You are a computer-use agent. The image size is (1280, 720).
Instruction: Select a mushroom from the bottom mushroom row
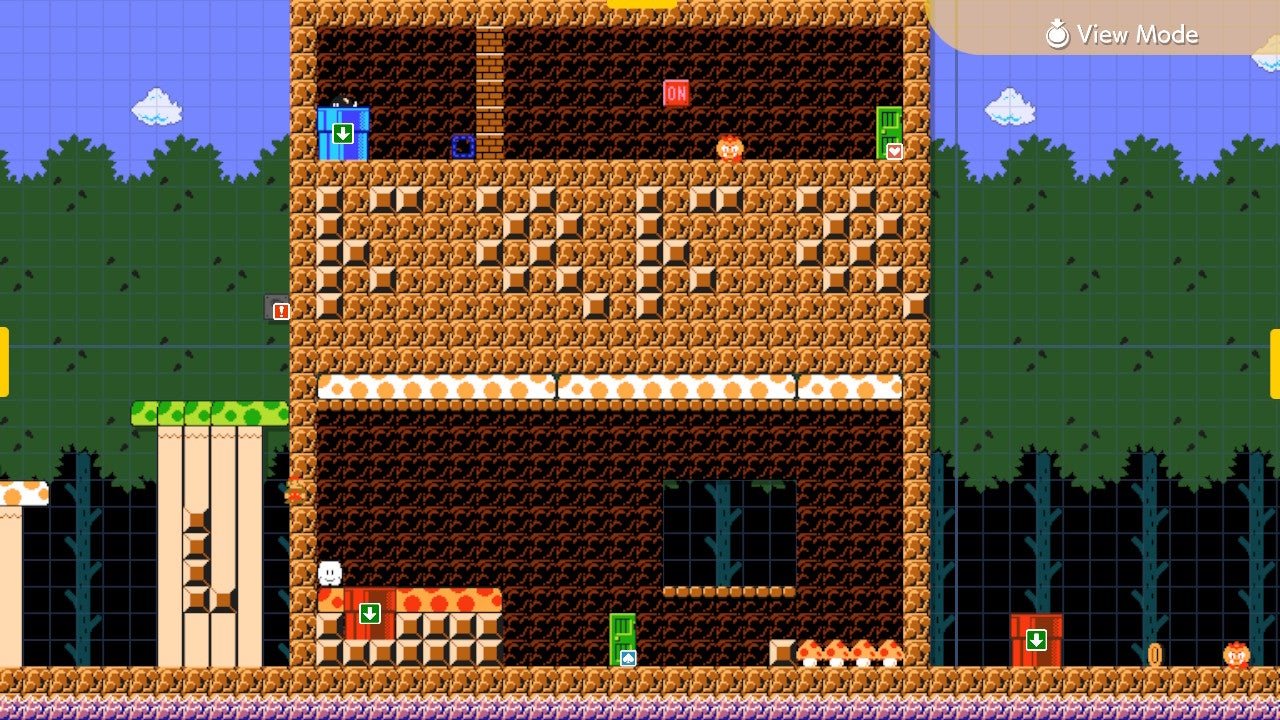[x=836, y=651]
